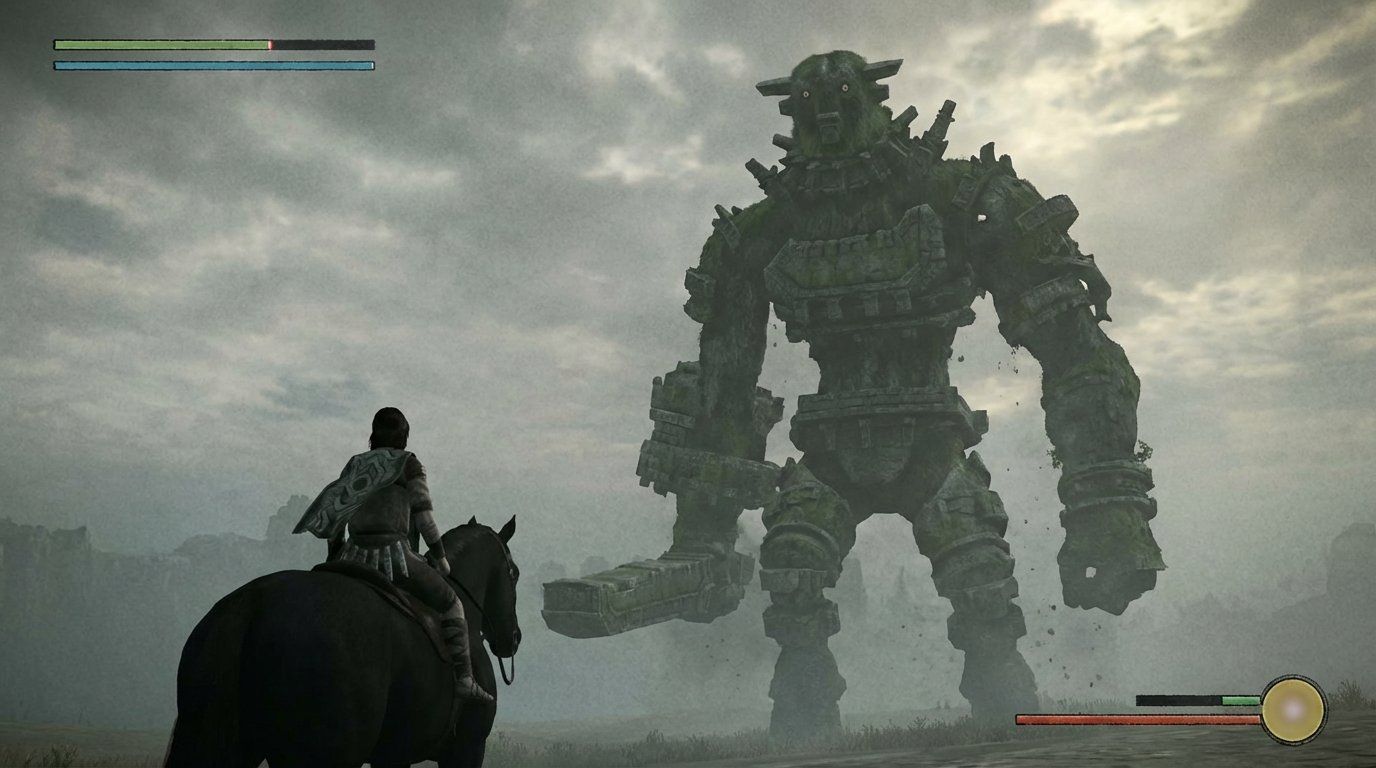Viewport: 1376px width, 768px height.
Task: Toggle the green player health bar
Action: coord(160,44)
